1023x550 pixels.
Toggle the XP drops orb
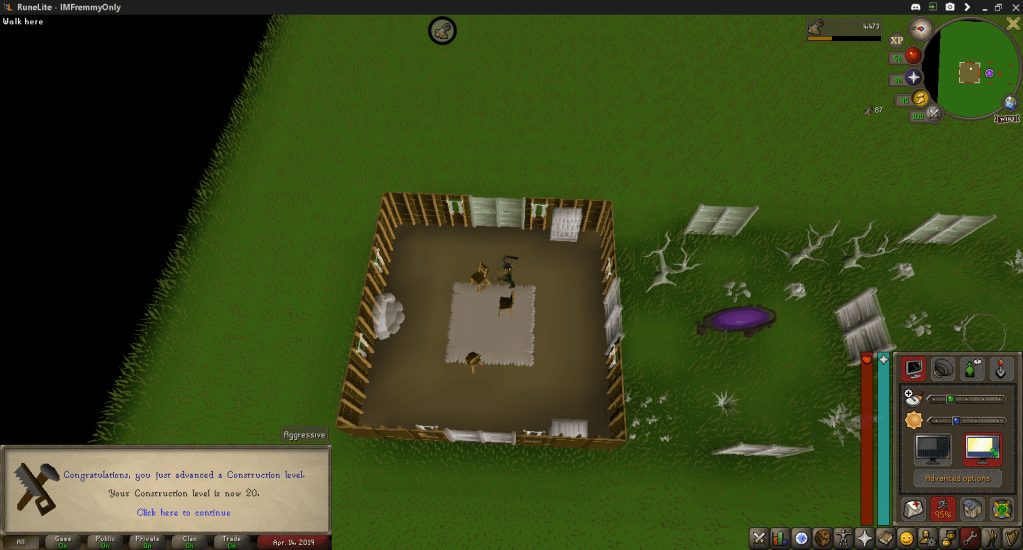tap(896, 40)
